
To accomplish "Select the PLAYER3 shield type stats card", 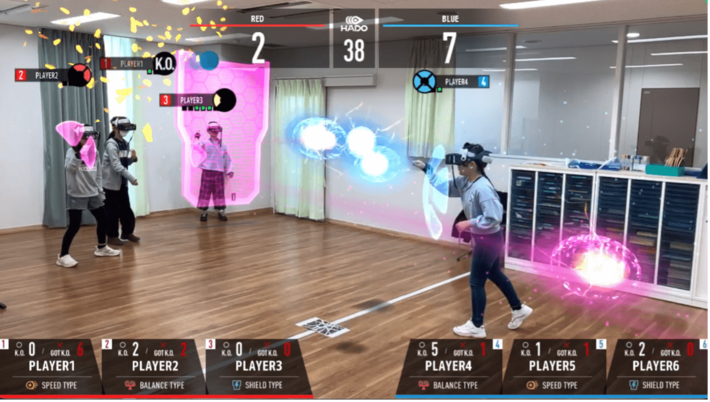I will [x=256, y=366].
